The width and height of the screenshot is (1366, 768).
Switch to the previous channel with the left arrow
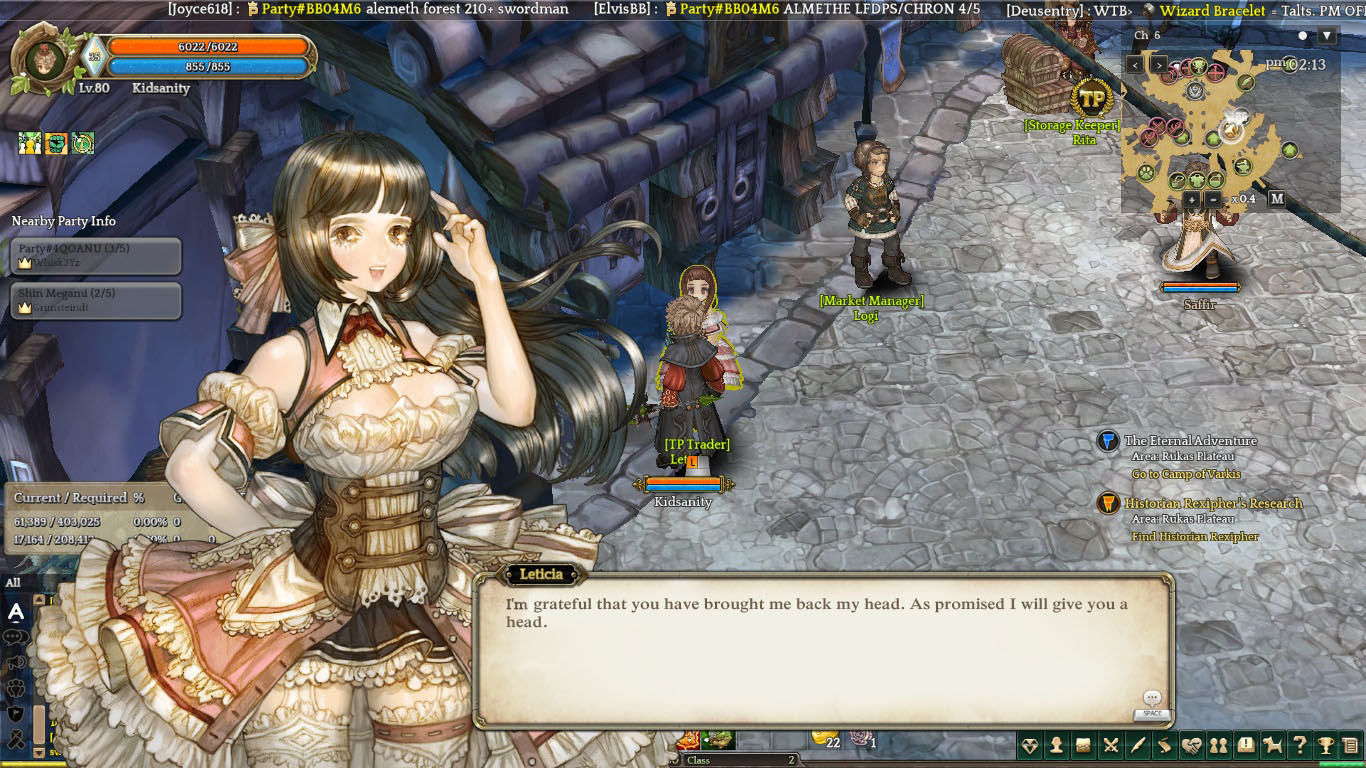click(x=1135, y=64)
